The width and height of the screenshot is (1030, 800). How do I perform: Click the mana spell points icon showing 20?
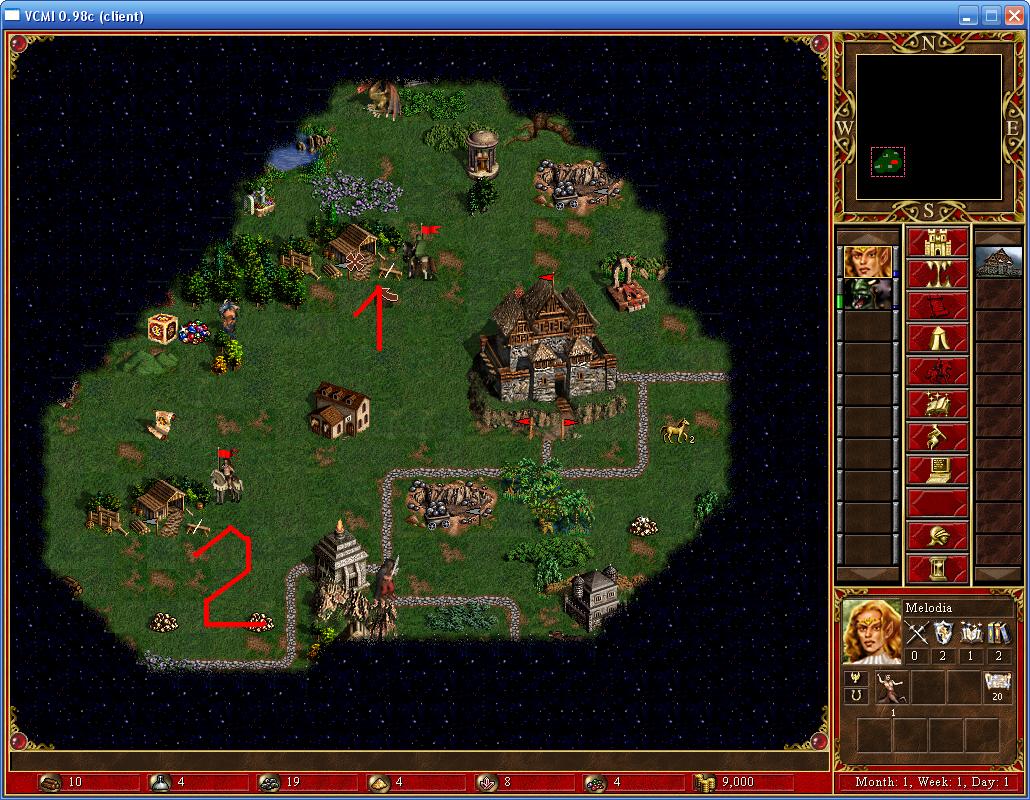(997, 686)
